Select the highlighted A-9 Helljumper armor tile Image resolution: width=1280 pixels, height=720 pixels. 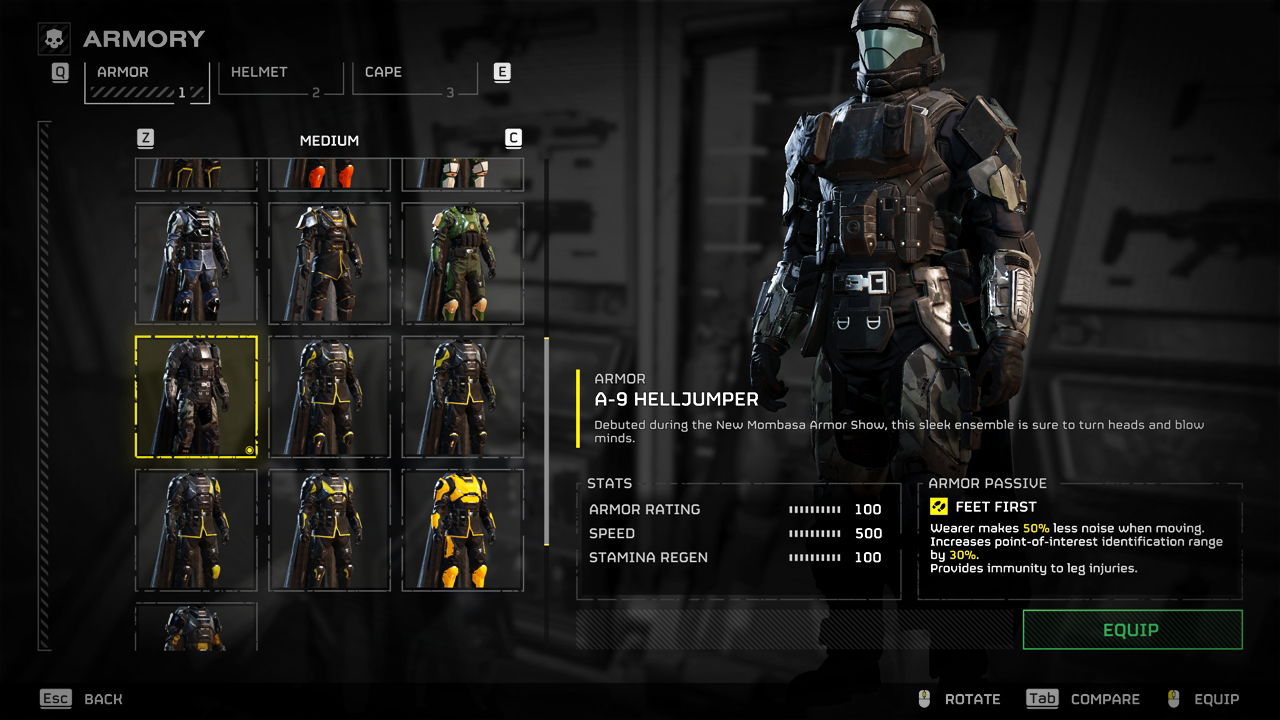[x=196, y=396]
